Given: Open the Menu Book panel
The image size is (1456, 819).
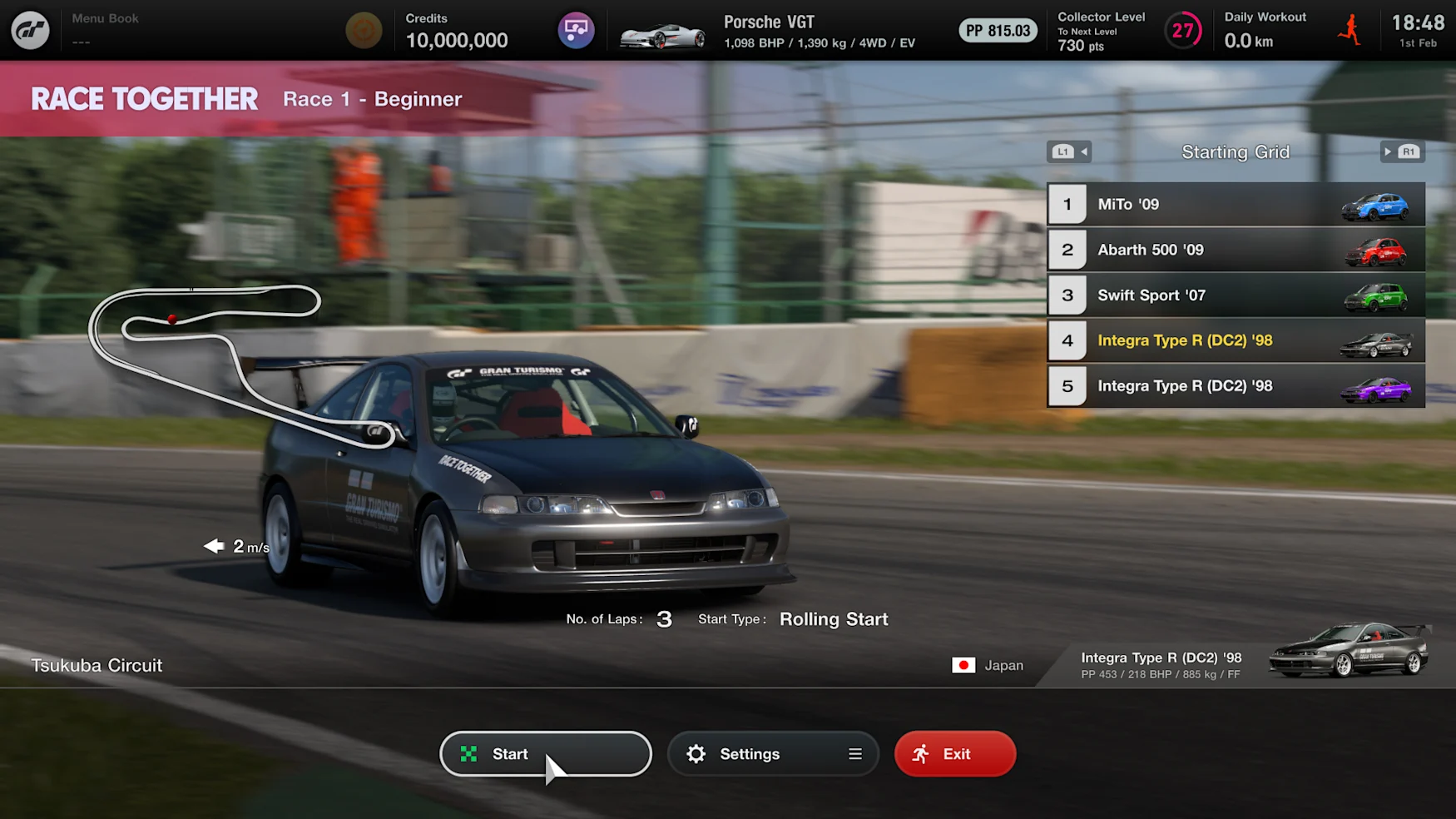Looking at the screenshot, I should tap(105, 29).
